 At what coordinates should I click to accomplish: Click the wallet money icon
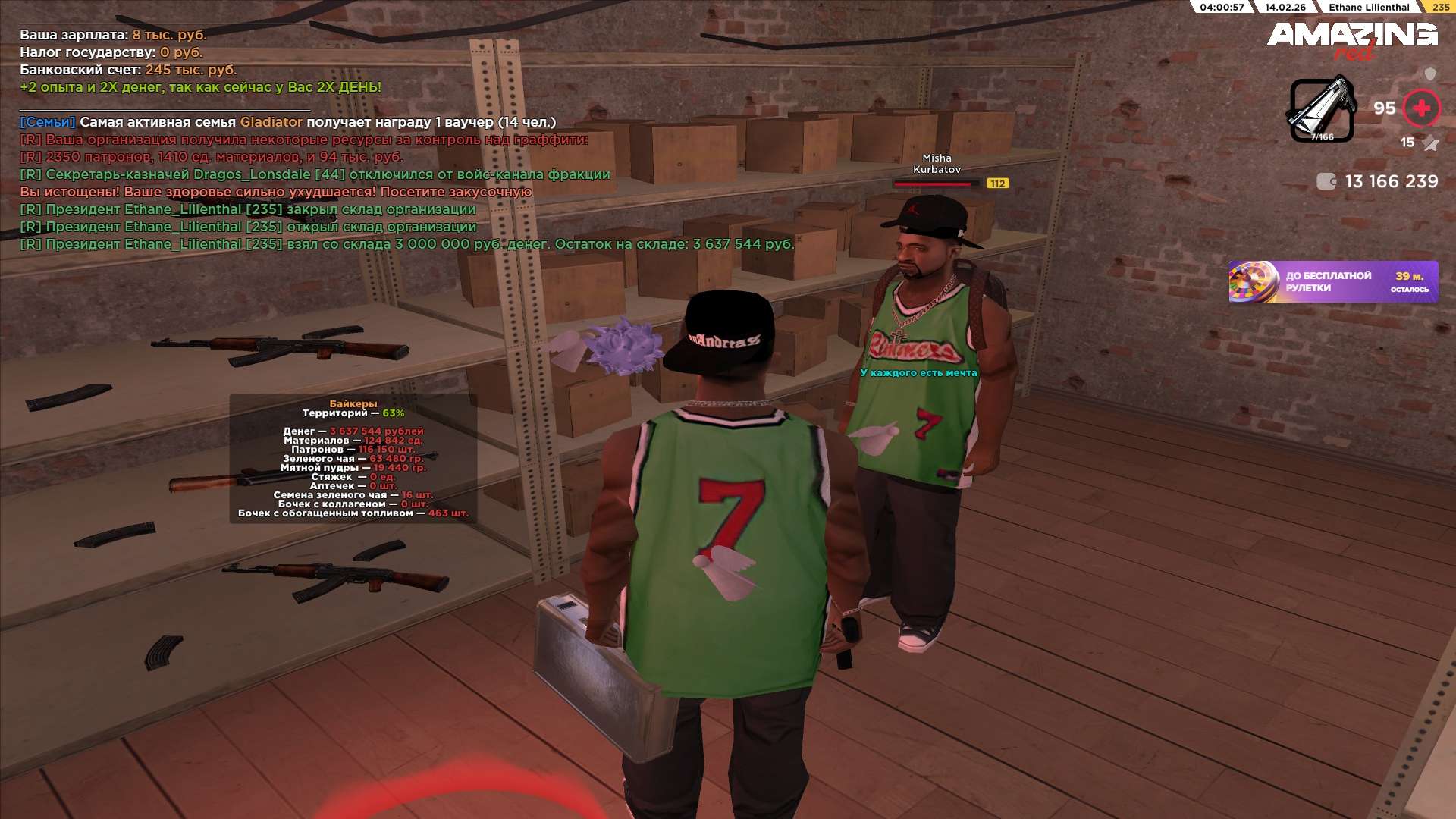click(1326, 181)
